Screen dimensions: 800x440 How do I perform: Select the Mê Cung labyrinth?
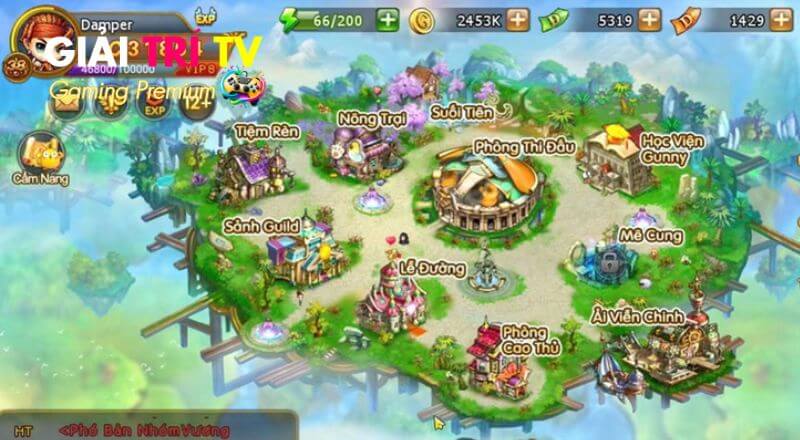tap(612, 260)
